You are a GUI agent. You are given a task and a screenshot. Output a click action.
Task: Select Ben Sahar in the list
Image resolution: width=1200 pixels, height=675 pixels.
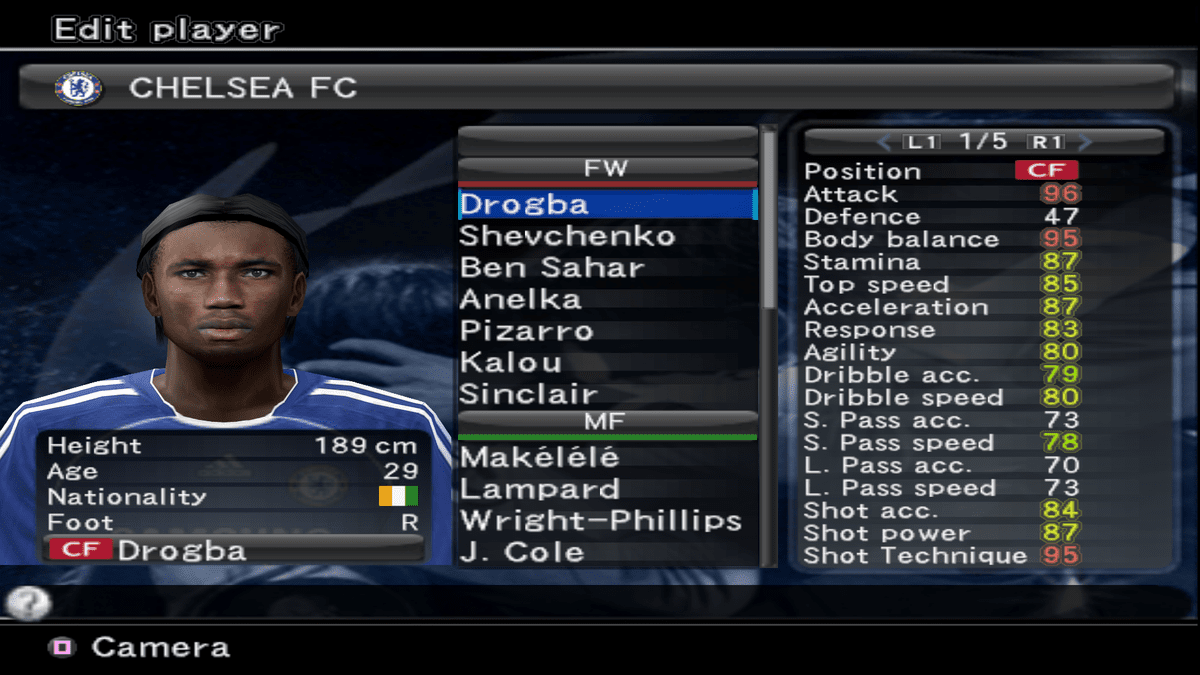552,268
